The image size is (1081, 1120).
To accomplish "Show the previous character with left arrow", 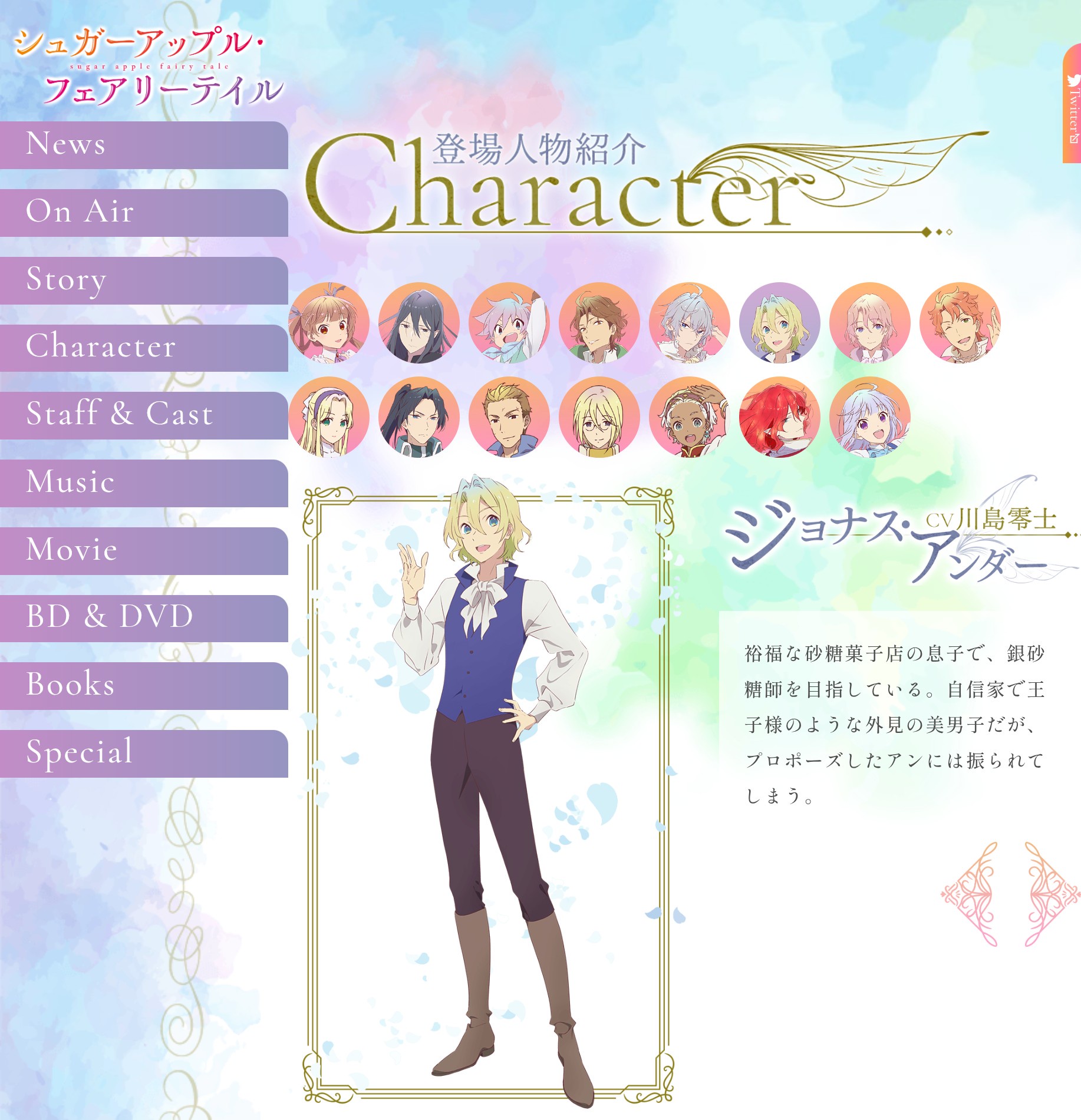I will [x=970, y=894].
